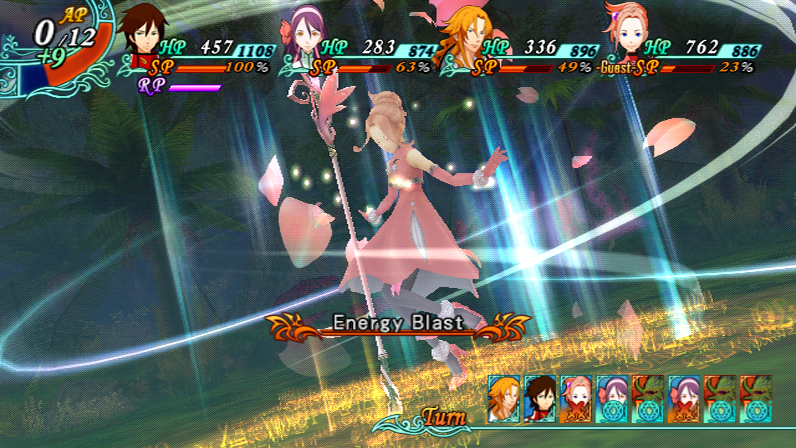This screenshot has height=448, width=796.
Task: Click the brown-haired hero's turn order icon
Action: (x=540, y=397)
